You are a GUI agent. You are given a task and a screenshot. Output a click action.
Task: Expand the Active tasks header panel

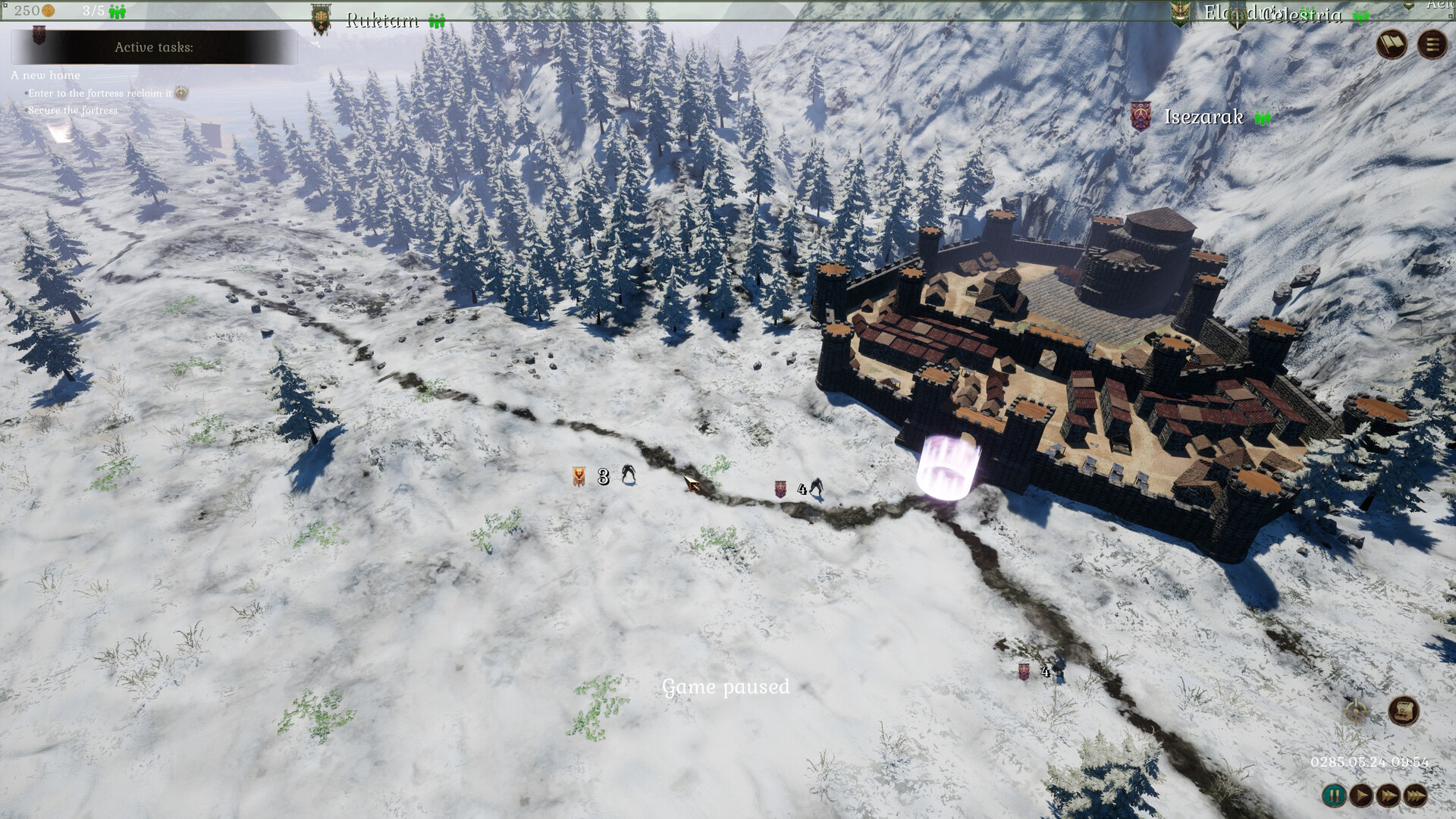coord(154,47)
